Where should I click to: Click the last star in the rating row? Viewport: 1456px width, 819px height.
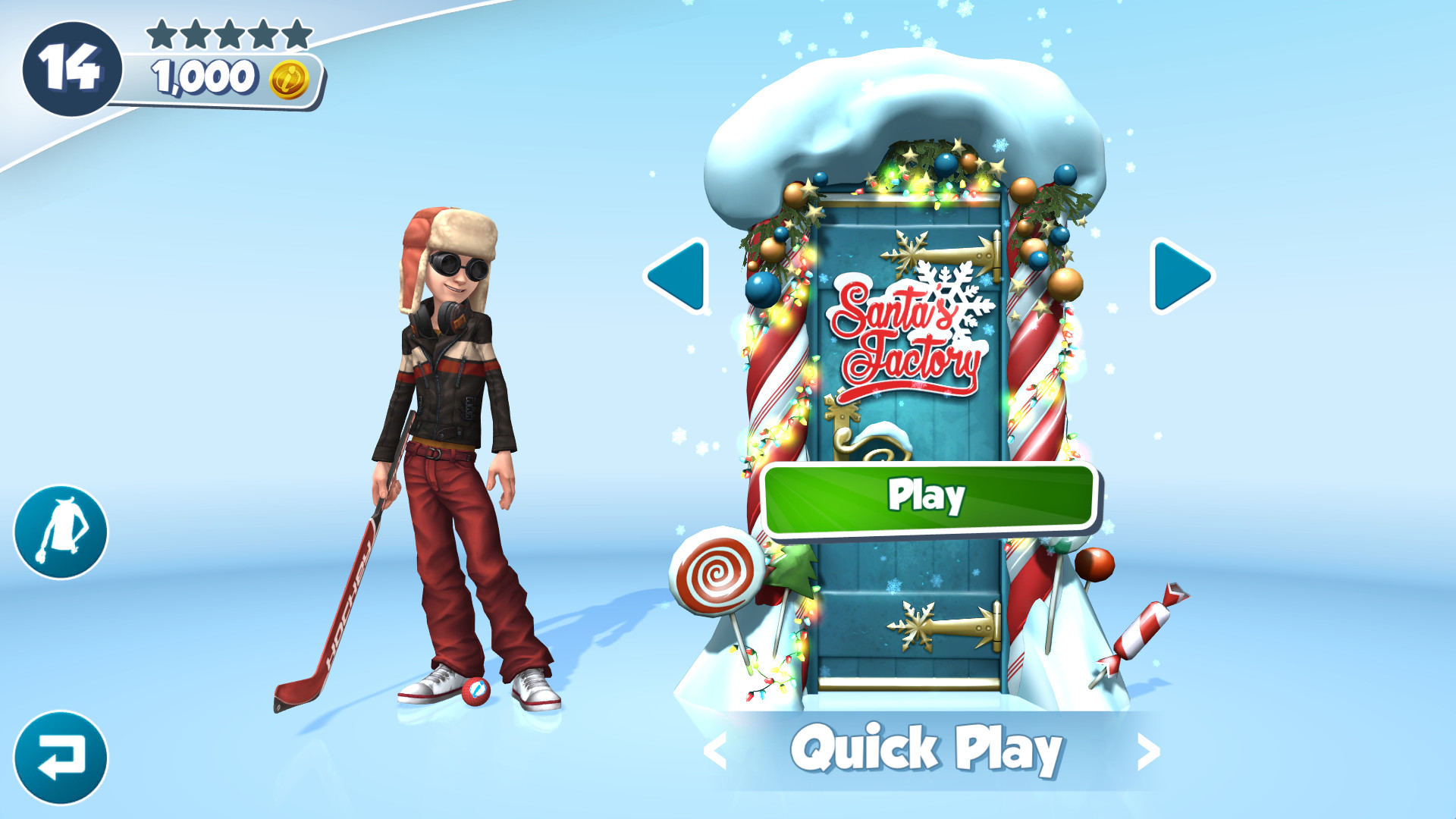297,33
